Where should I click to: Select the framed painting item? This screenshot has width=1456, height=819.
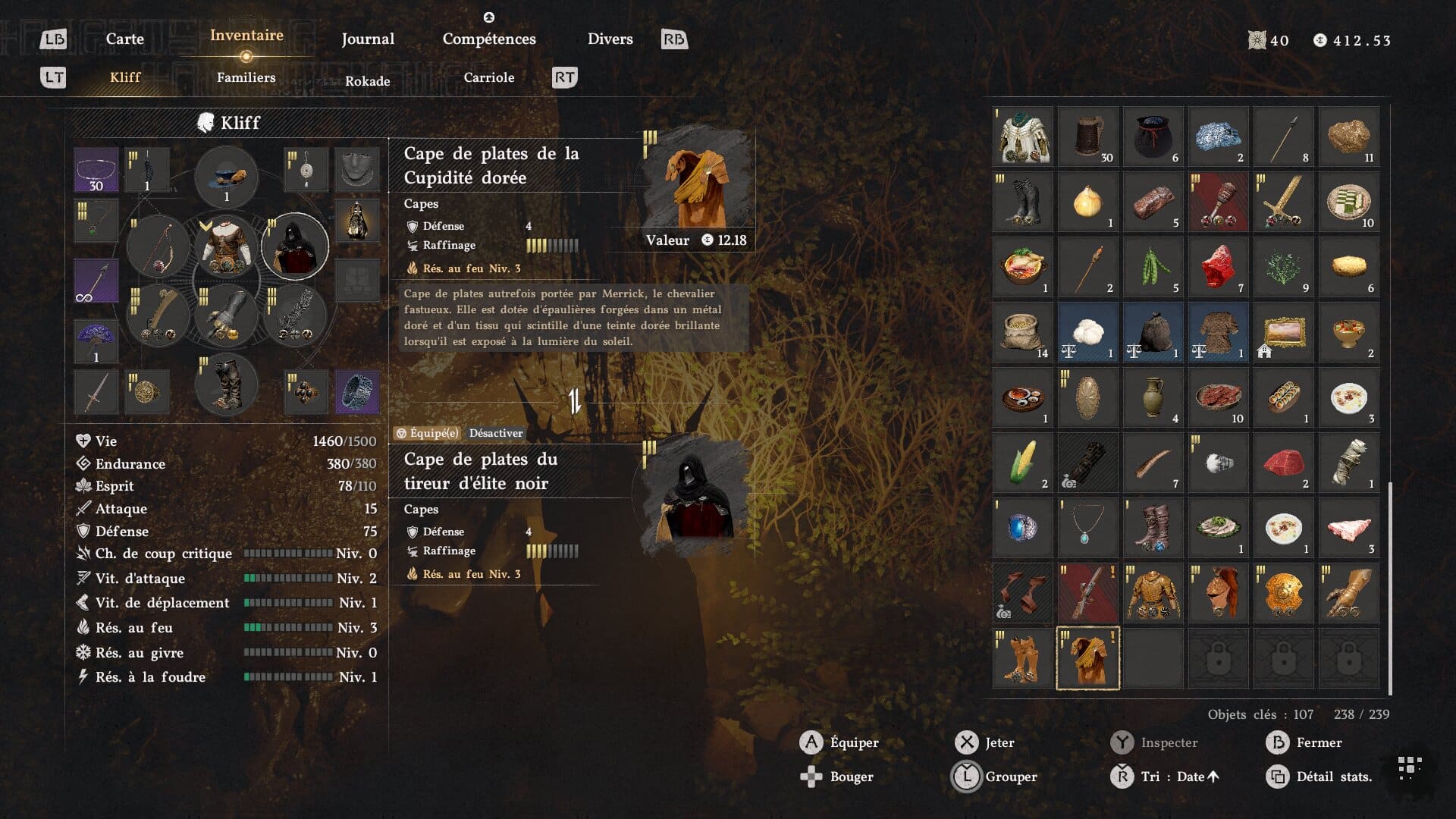click(1283, 331)
